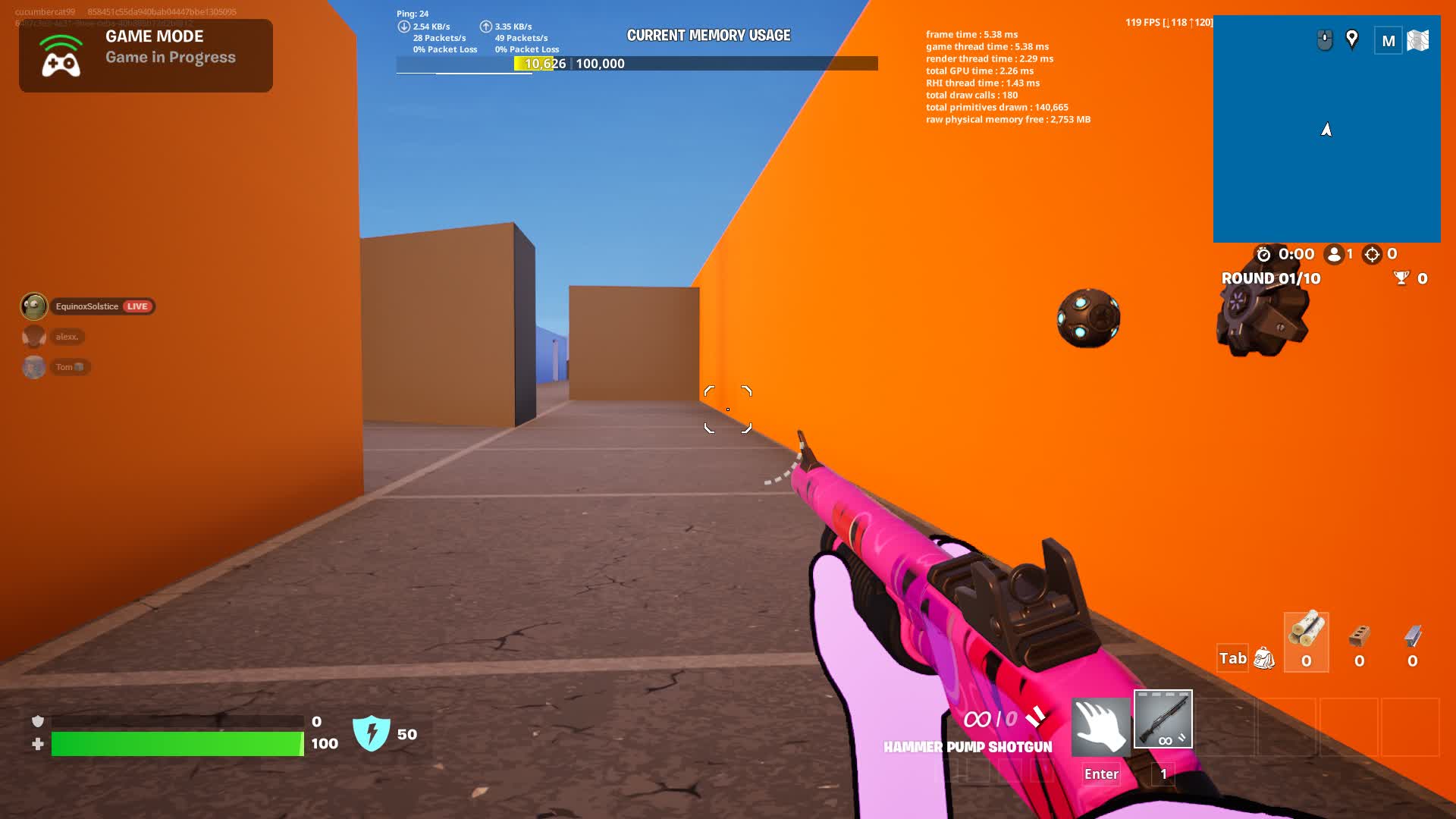
Task: Open the Tab inventory expander
Action: coord(1233,659)
